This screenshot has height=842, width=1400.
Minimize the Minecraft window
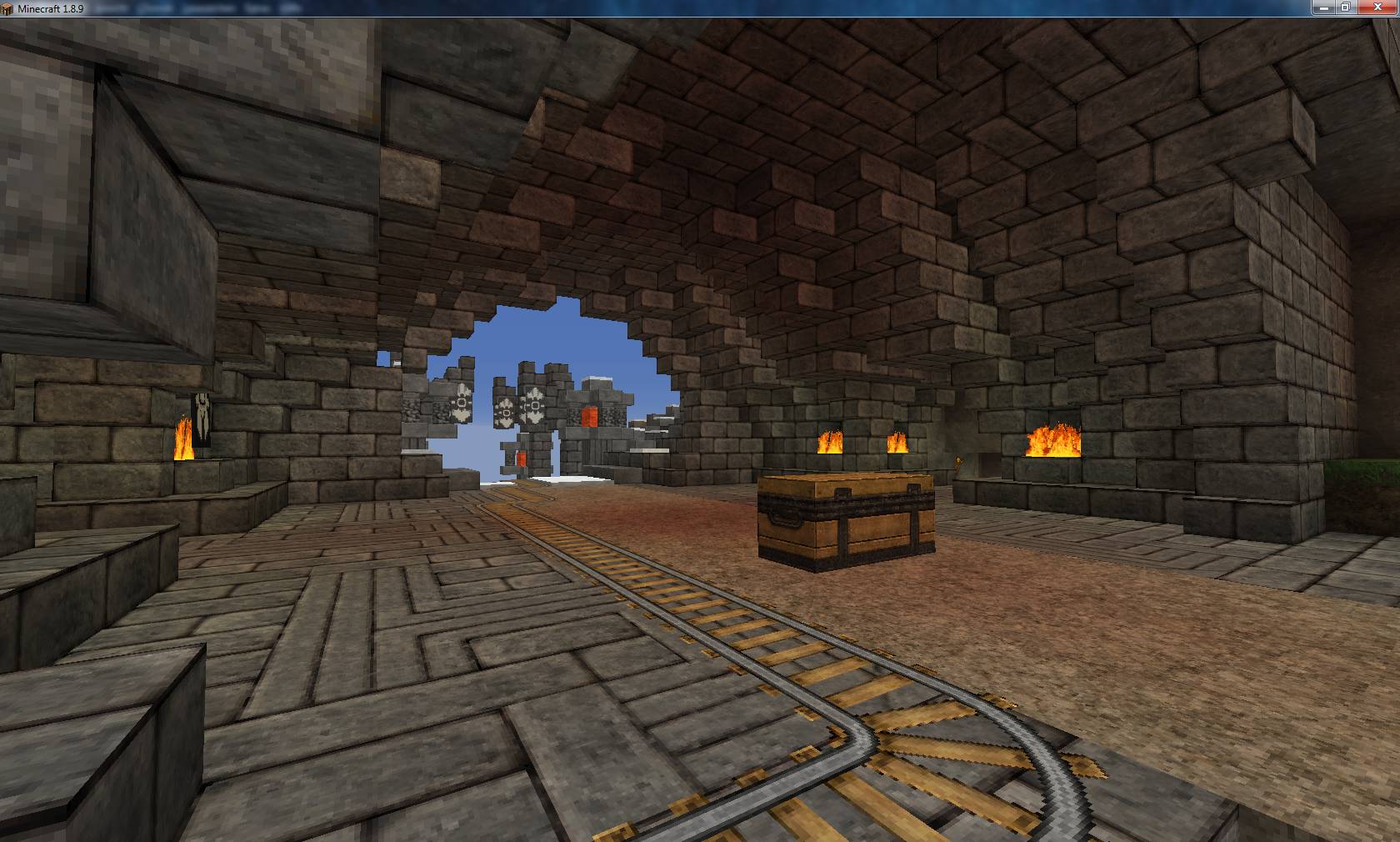(1323, 8)
